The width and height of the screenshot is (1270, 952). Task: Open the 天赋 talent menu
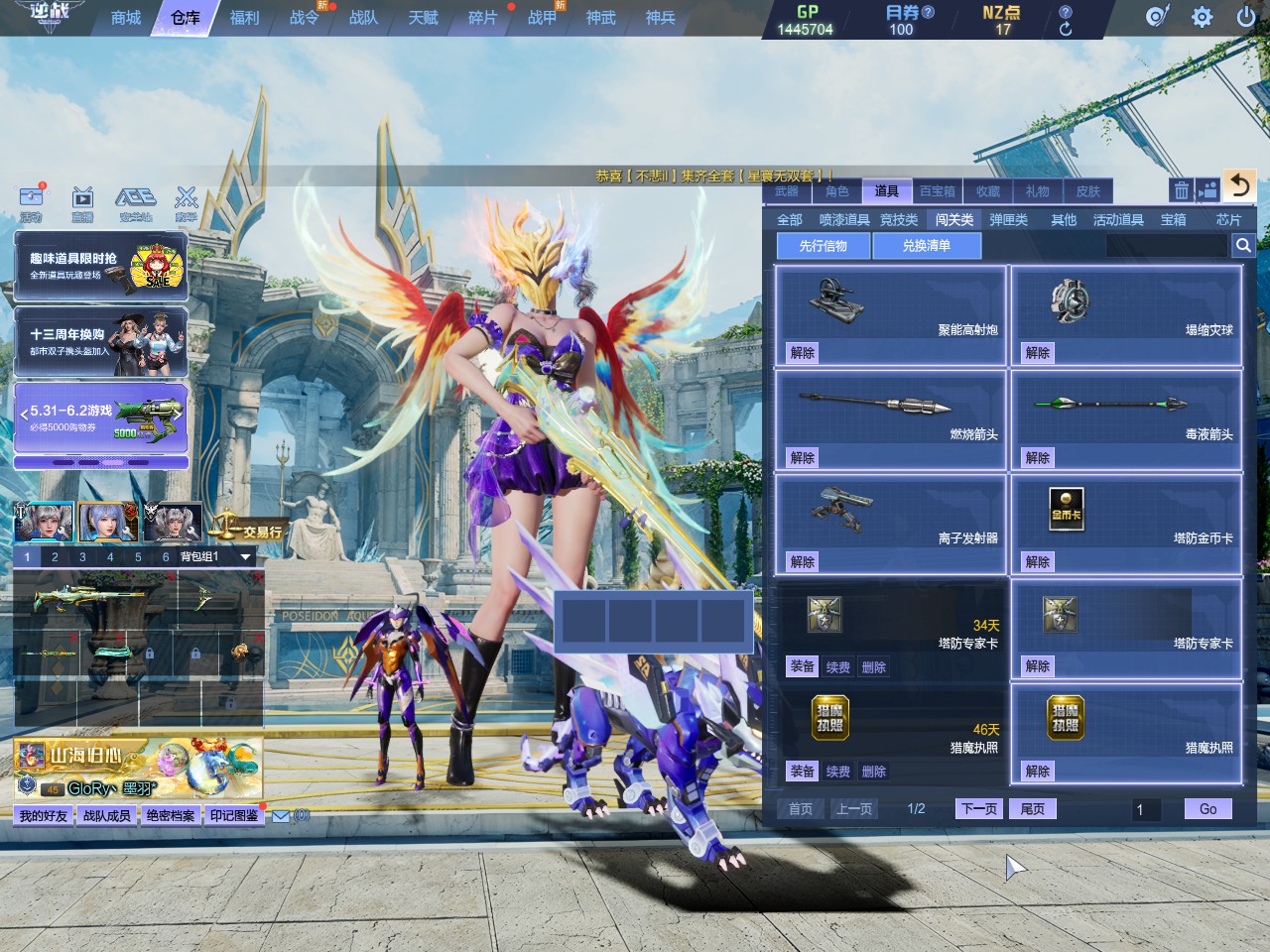423,18
